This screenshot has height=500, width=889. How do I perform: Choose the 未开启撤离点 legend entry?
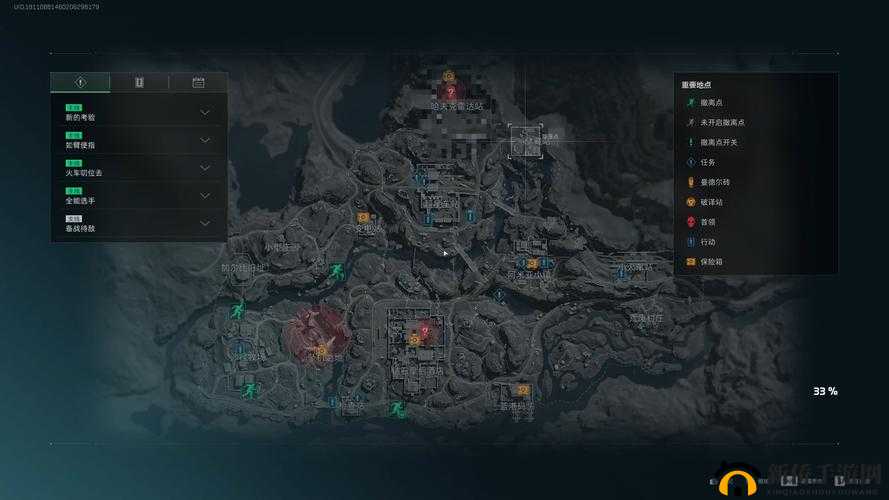720,122
